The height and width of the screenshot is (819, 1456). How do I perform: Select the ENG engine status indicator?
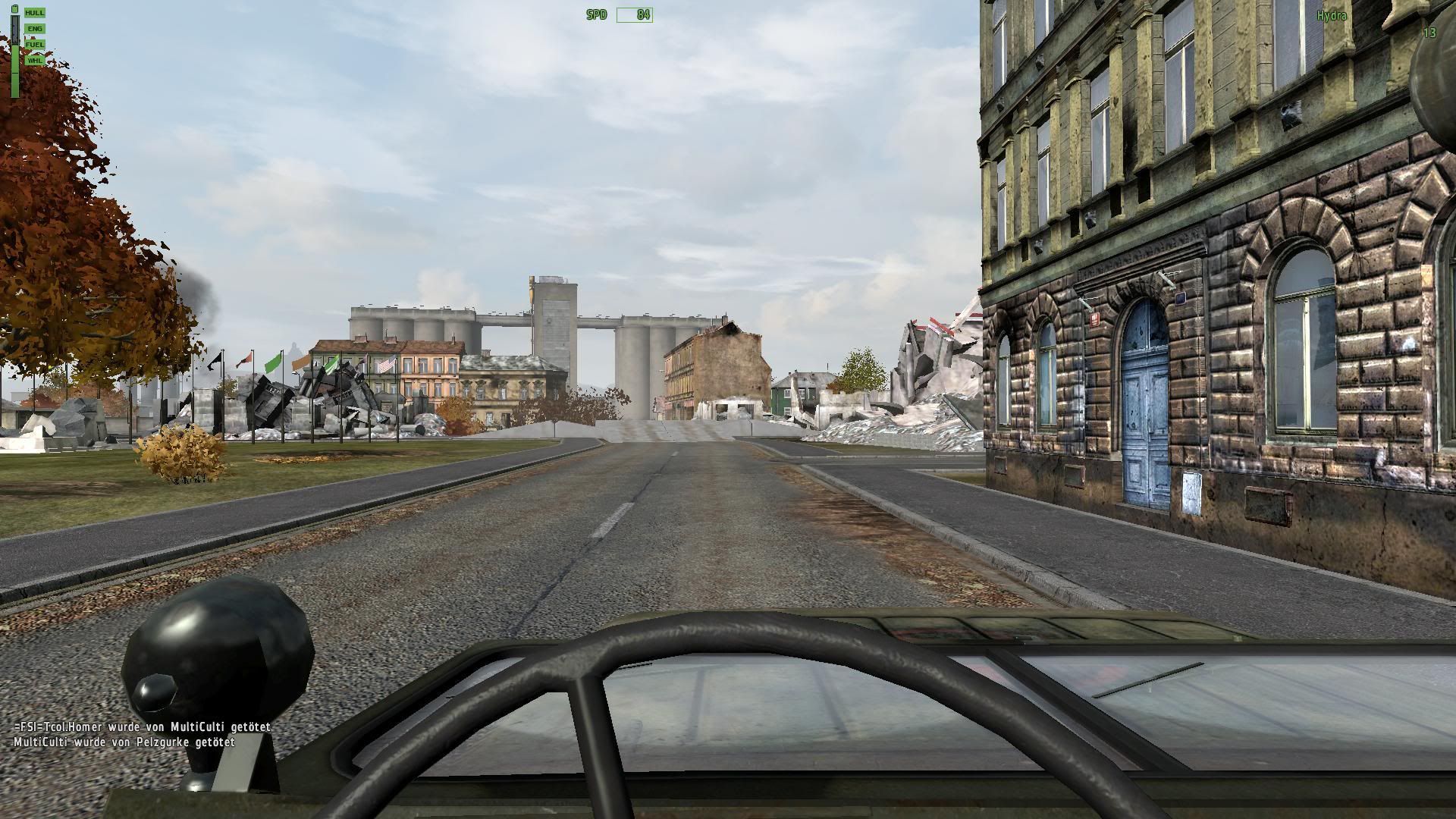coord(35,29)
